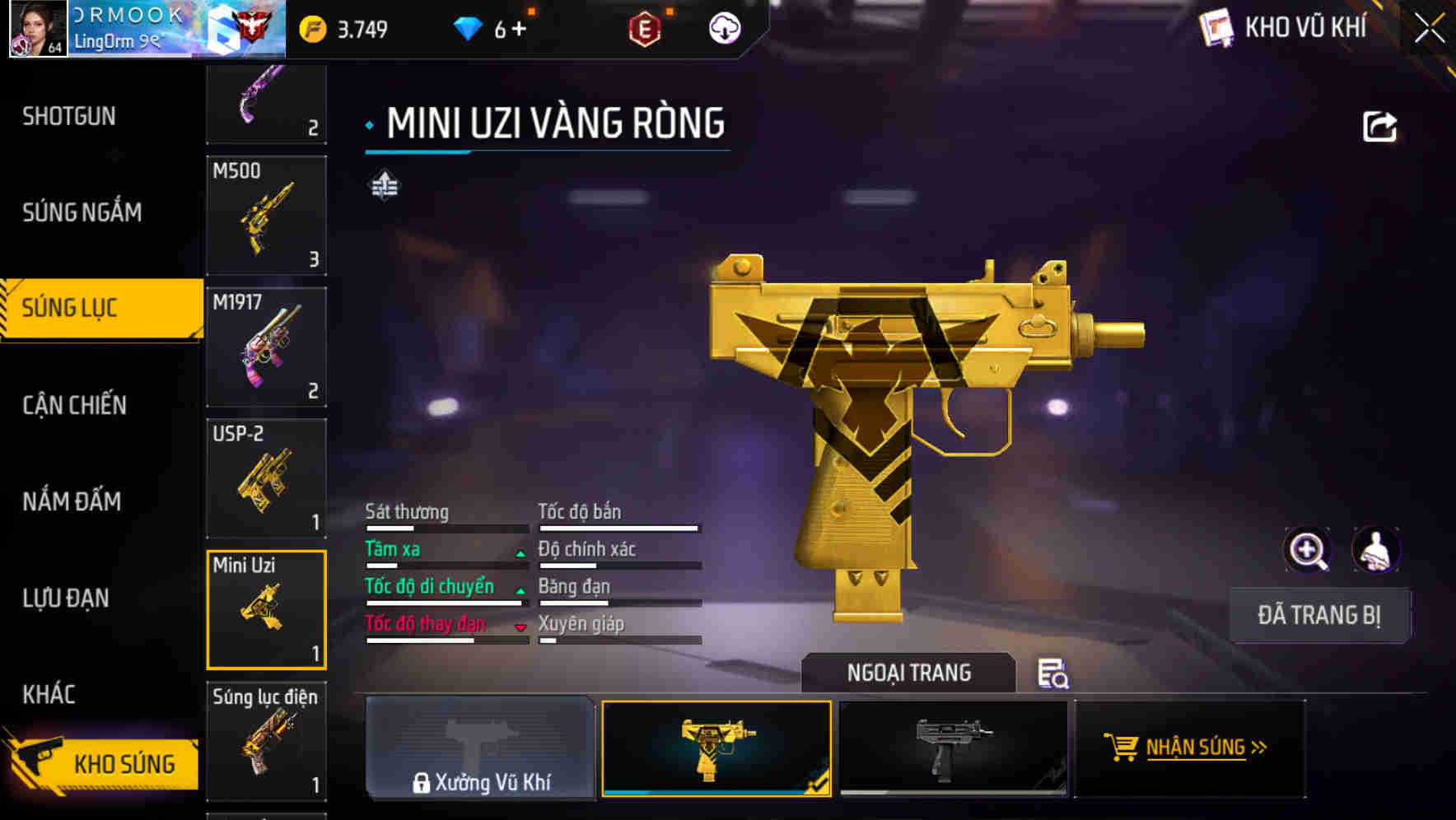
Task: Open the Nắm Đấm category
Action: pyautogui.click(x=72, y=501)
